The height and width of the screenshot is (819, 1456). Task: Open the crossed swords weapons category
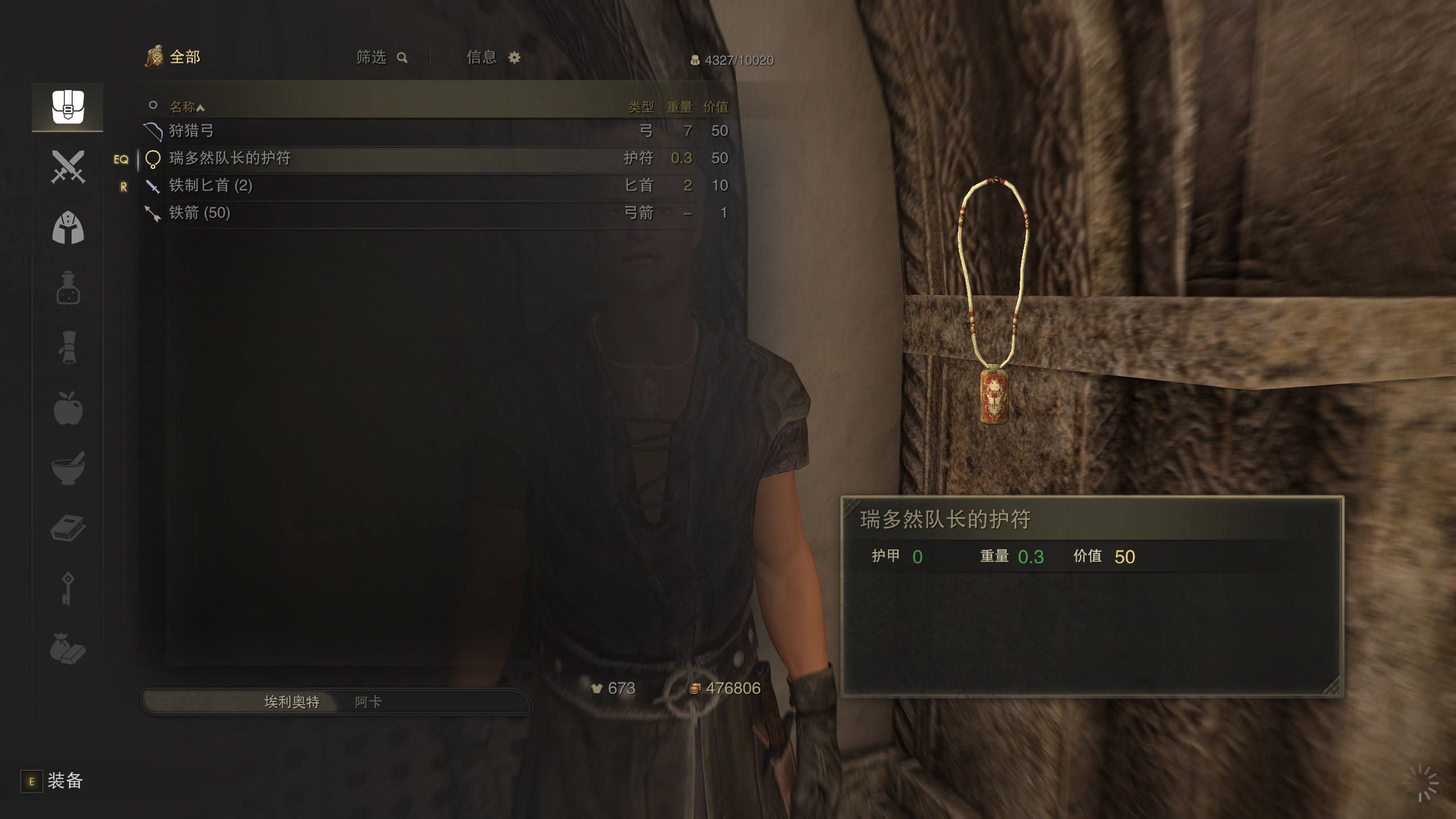point(68,167)
